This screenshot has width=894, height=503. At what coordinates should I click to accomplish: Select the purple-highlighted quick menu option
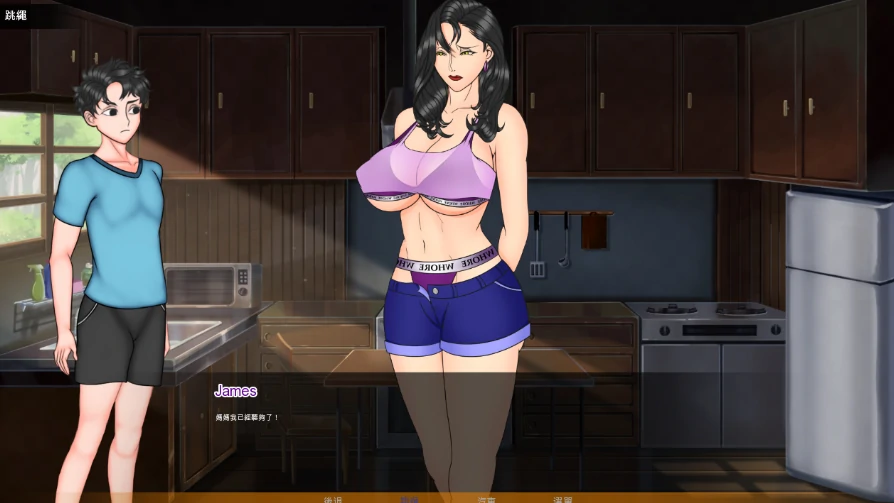(x=409, y=499)
